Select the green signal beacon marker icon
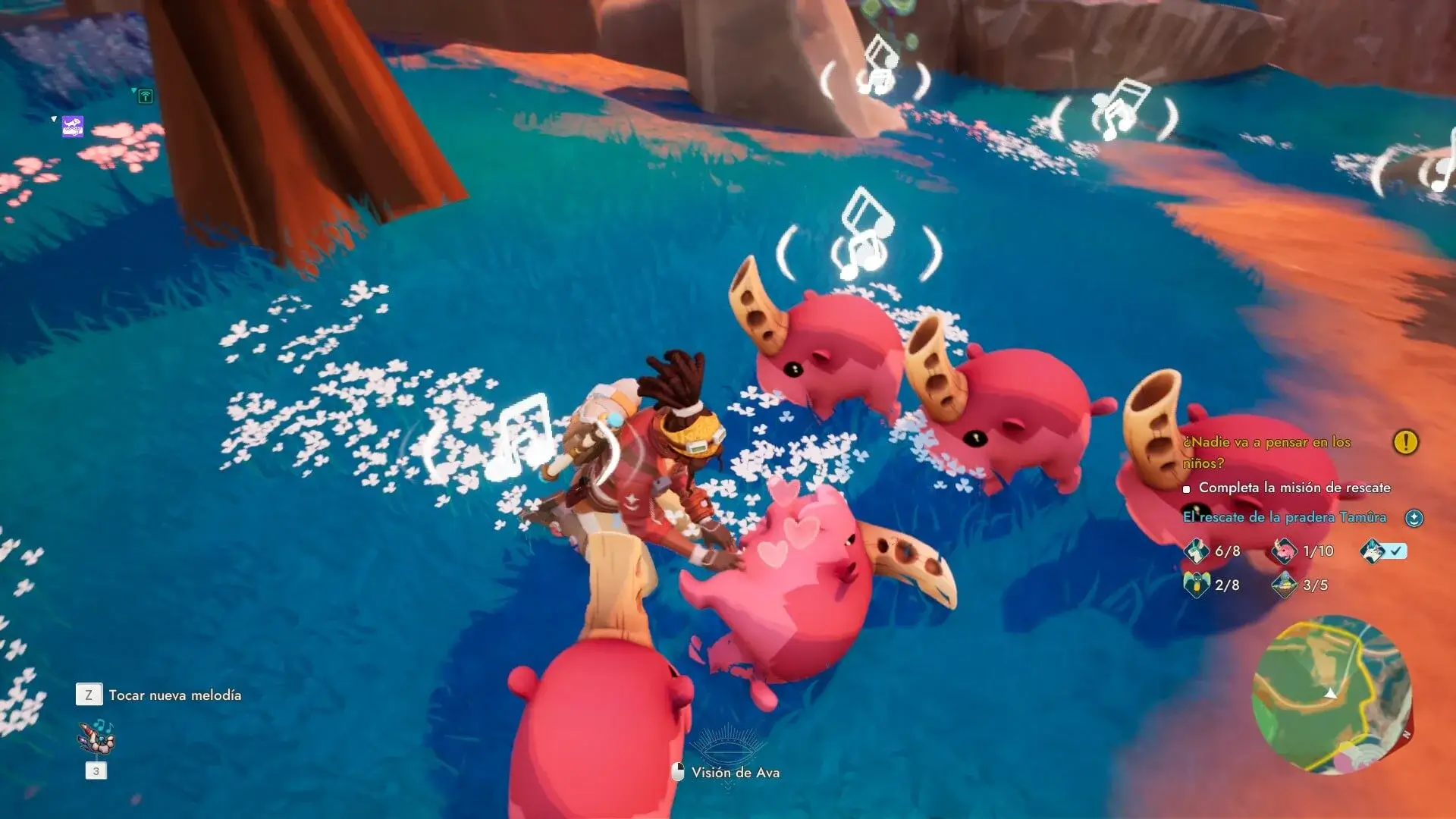This screenshot has height=819, width=1456. (146, 96)
